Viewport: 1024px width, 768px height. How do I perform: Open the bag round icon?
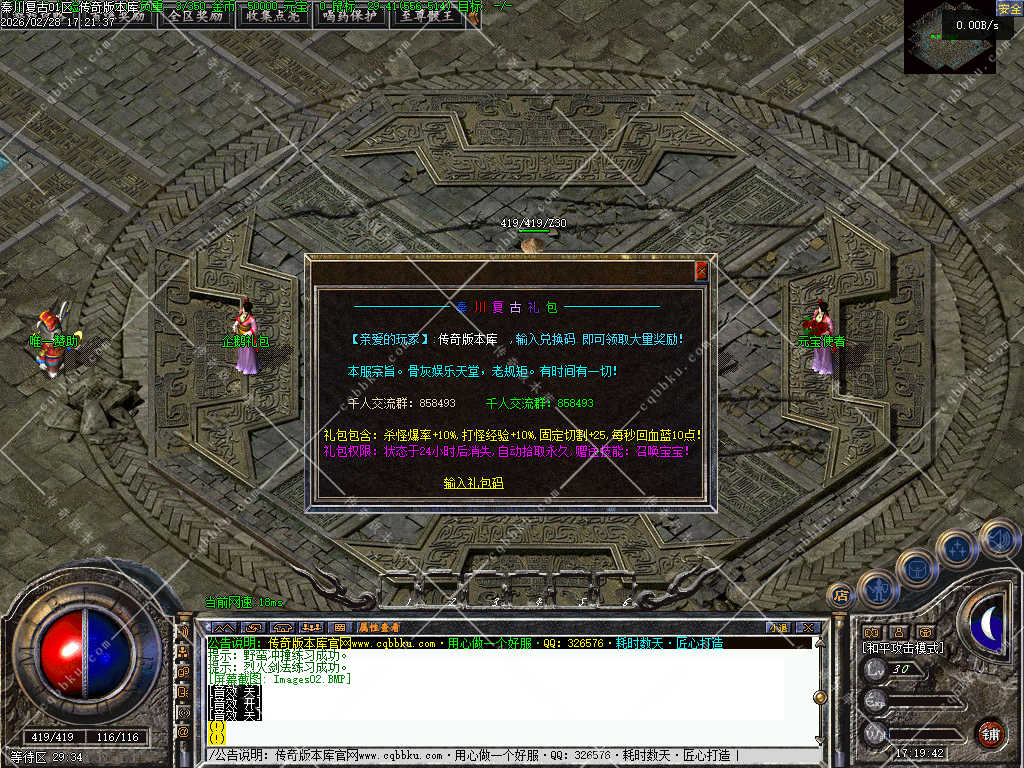916,568
